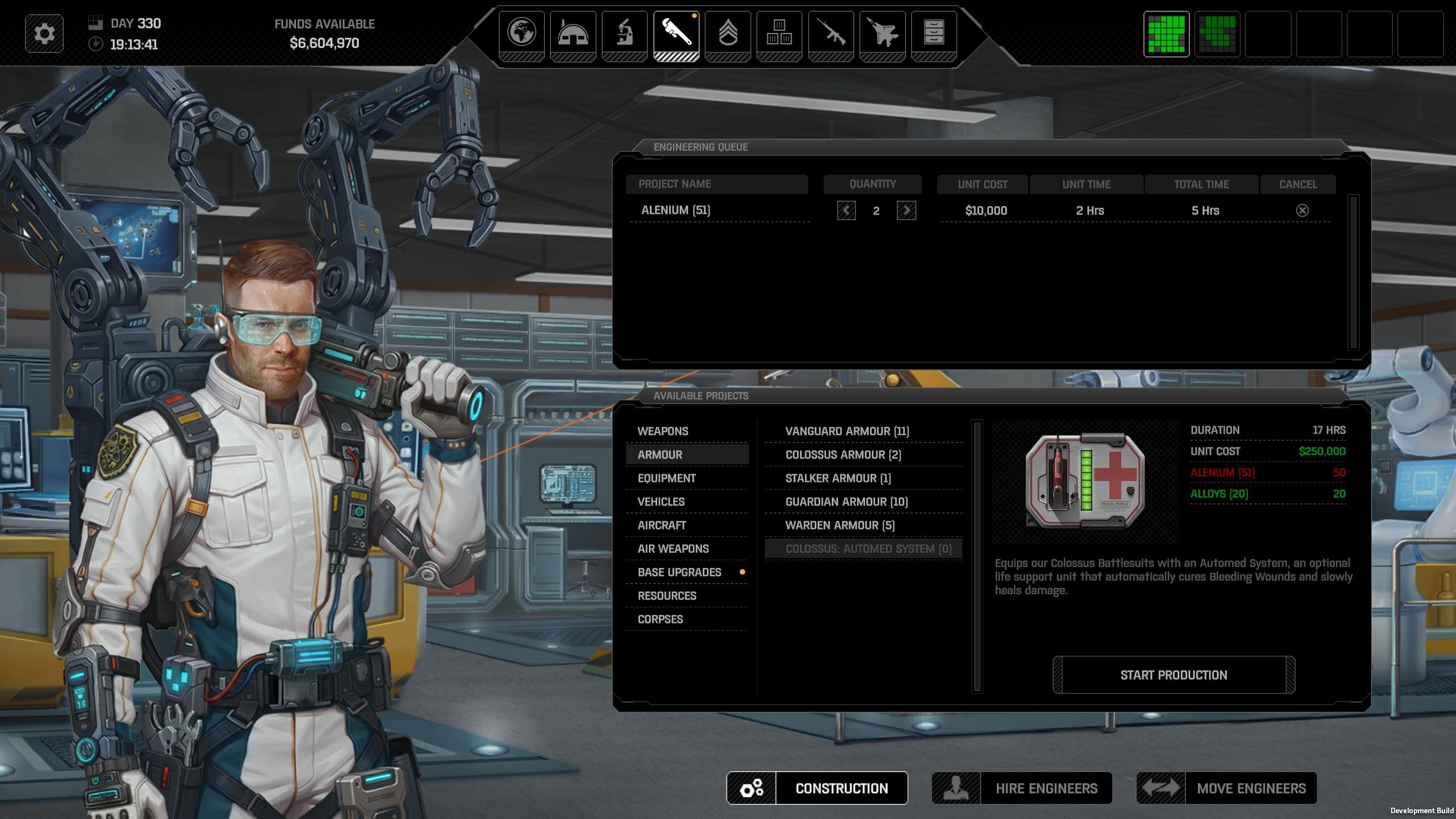The height and width of the screenshot is (819, 1456).
Task: Increase Alenium queue quantity
Action: pyautogui.click(x=906, y=210)
